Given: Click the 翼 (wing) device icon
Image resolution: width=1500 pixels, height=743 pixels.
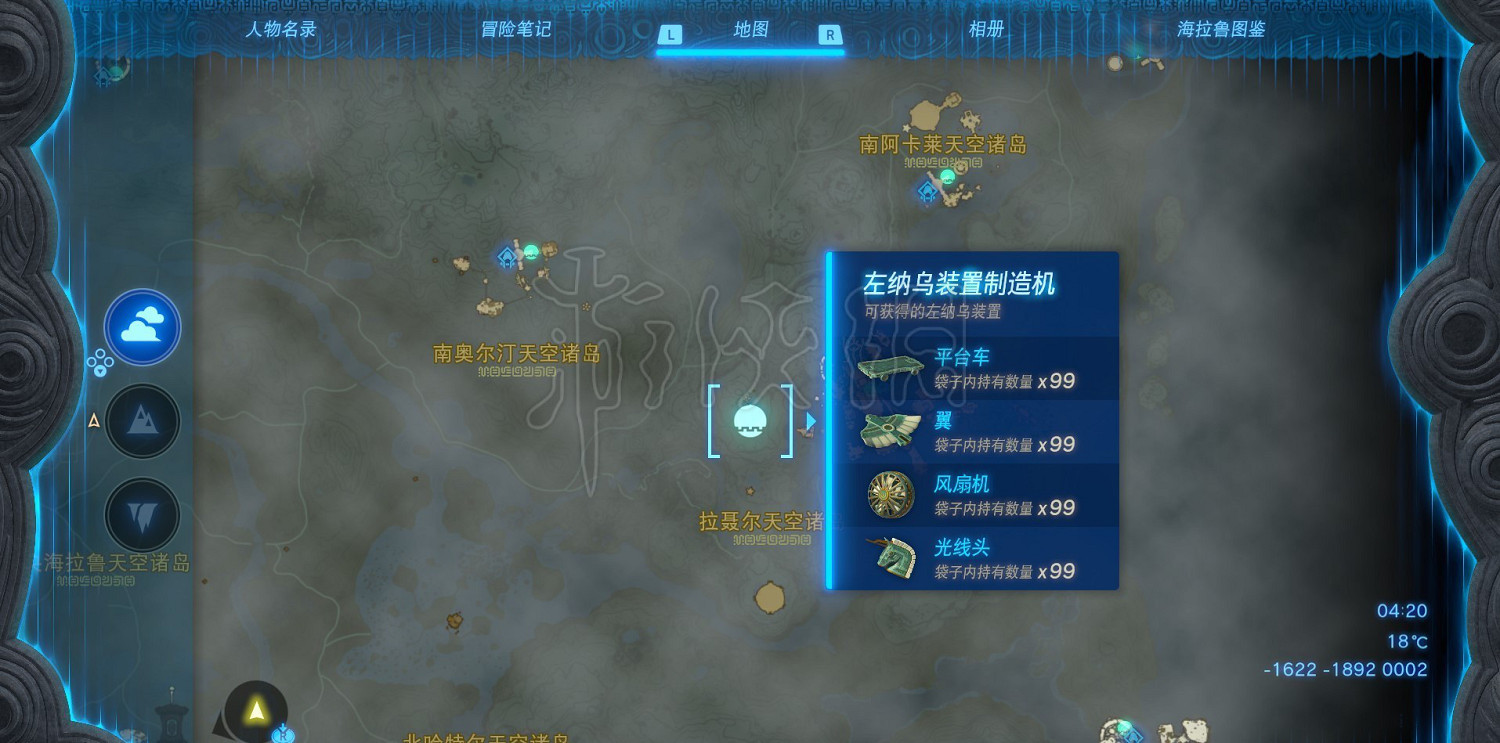Looking at the screenshot, I should [888, 430].
